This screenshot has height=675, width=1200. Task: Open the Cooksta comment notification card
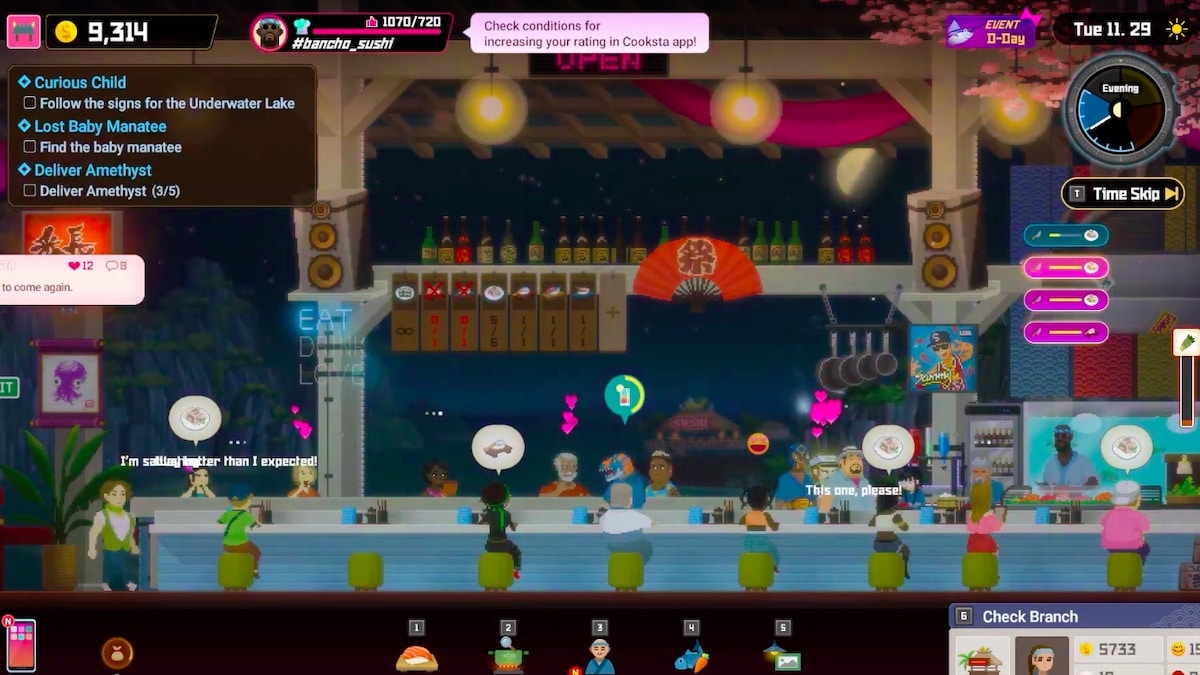pyautogui.click(x=72, y=279)
